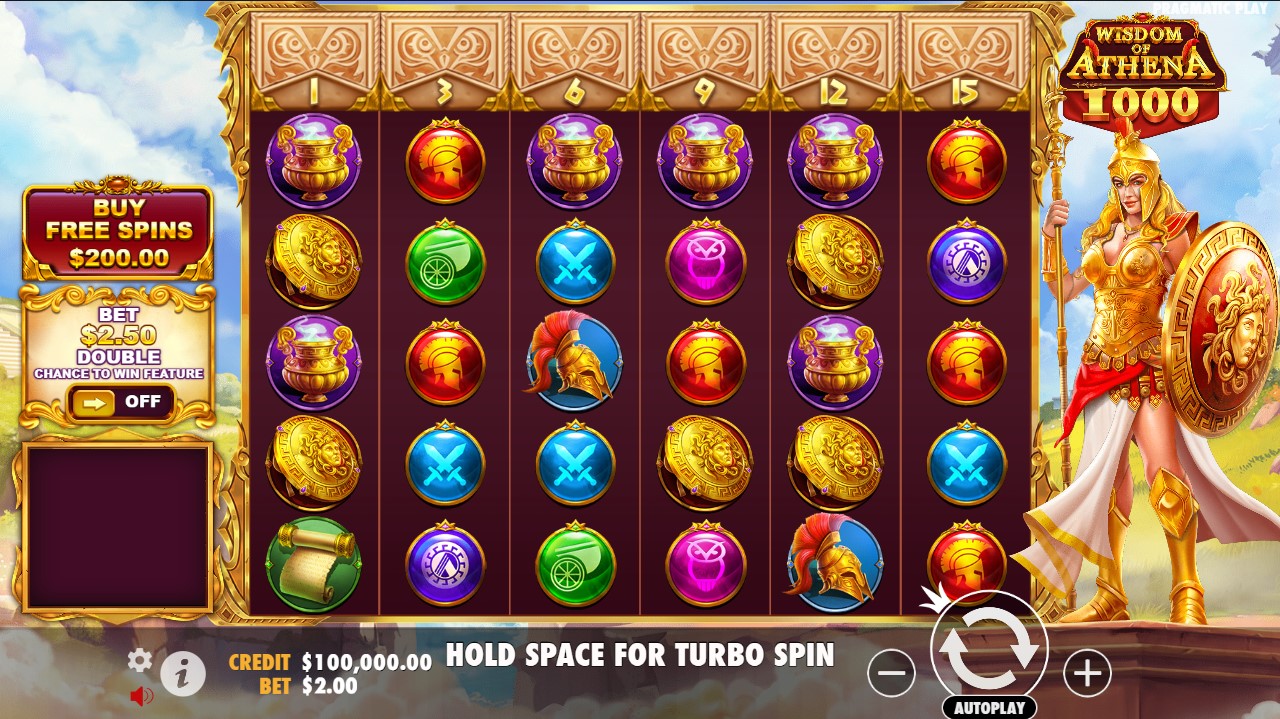Decrease the bet with the minus button
Viewport: 1280px width, 719px height.
[x=891, y=674]
